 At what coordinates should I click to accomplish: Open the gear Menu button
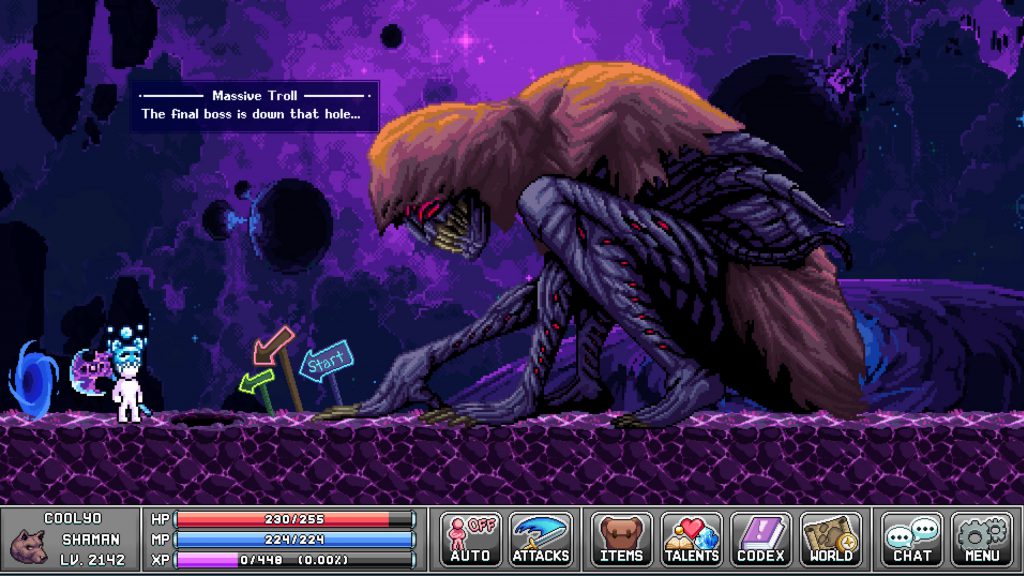[982, 540]
